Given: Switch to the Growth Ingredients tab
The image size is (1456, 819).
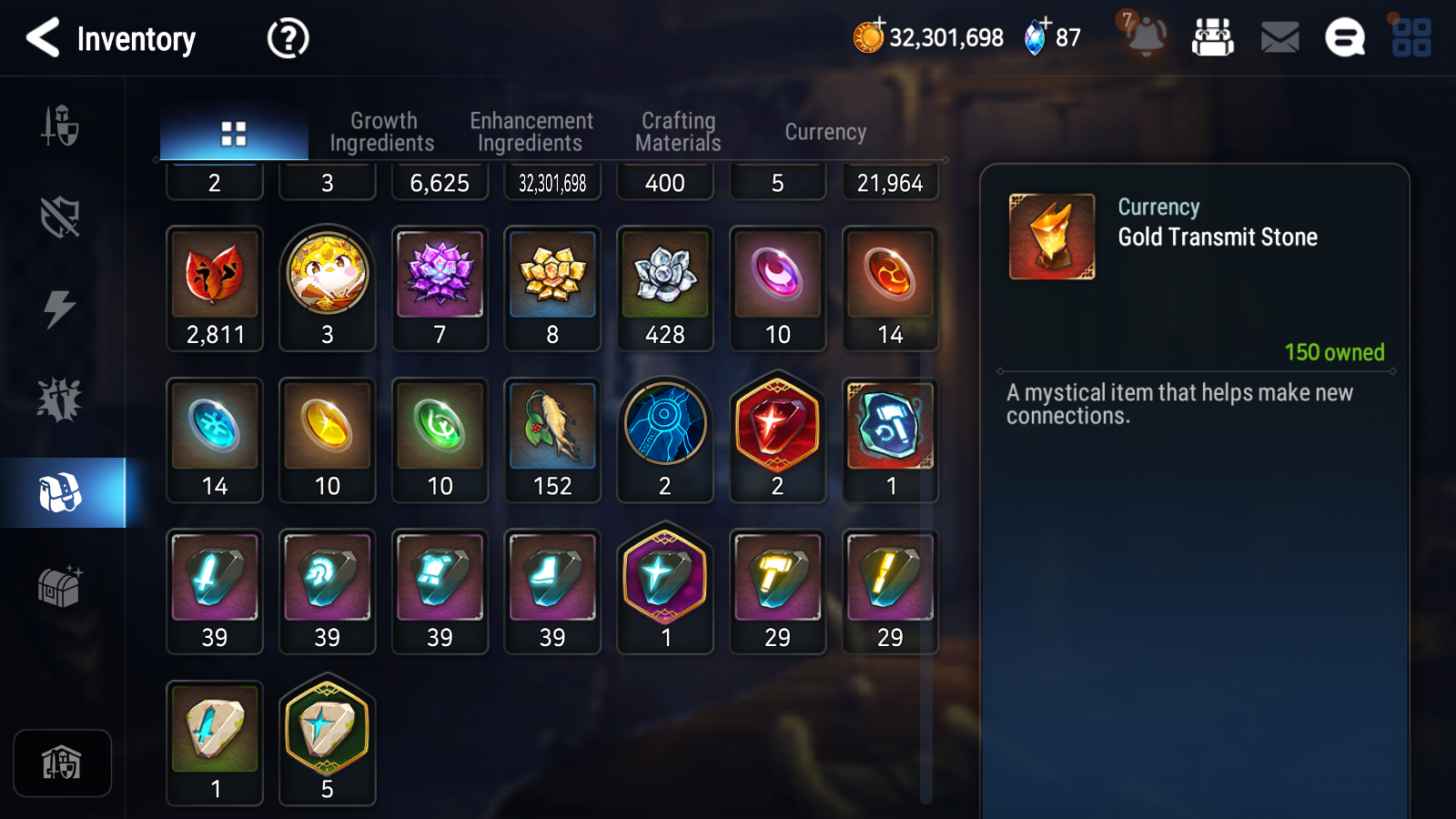Looking at the screenshot, I should coord(382,132).
